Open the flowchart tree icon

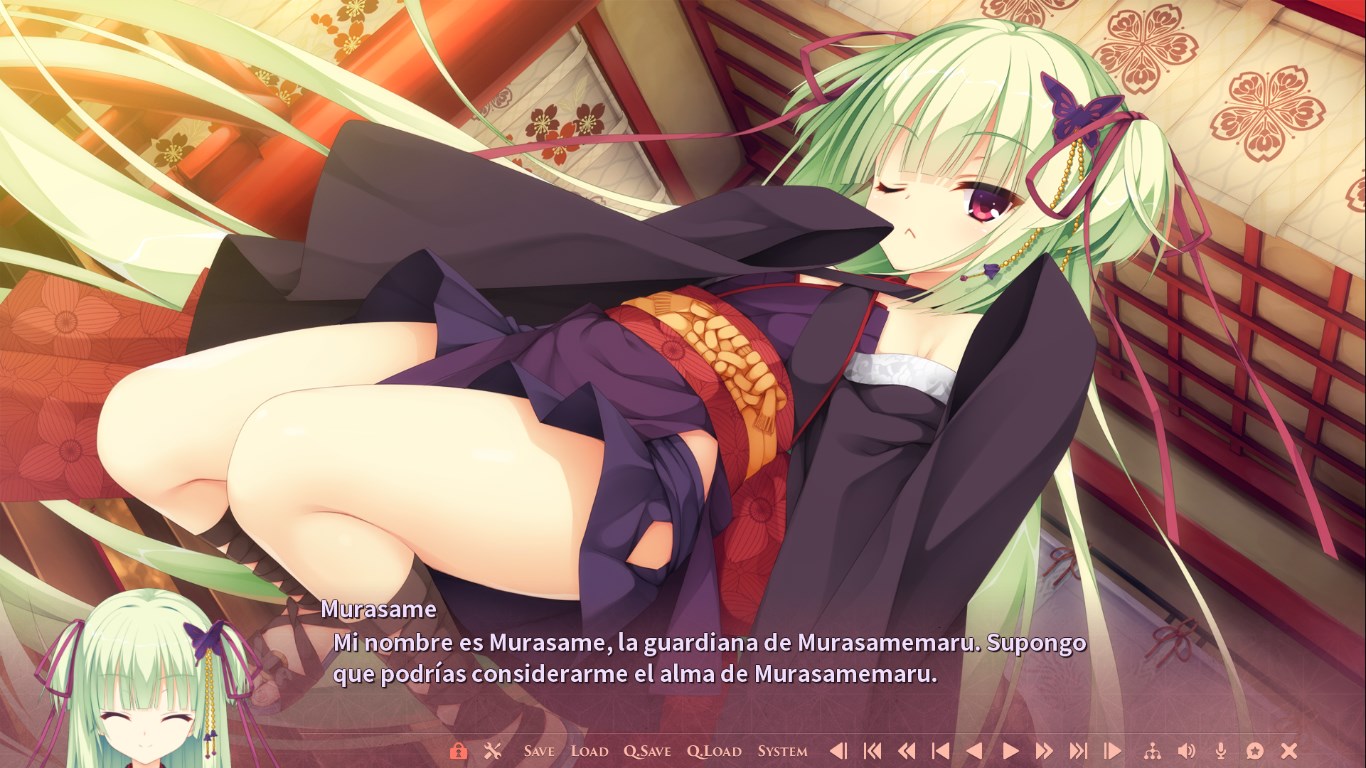point(1152,751)
